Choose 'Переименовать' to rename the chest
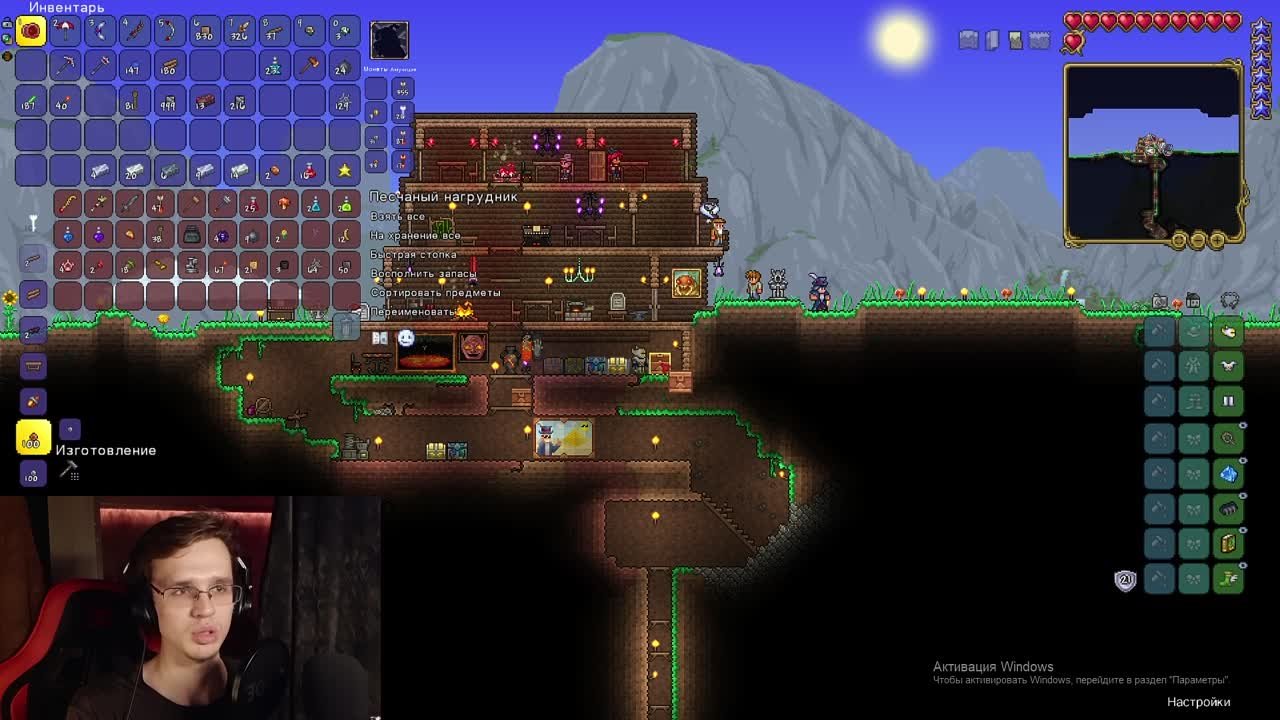1280x720 pixels. pos(414,311)
